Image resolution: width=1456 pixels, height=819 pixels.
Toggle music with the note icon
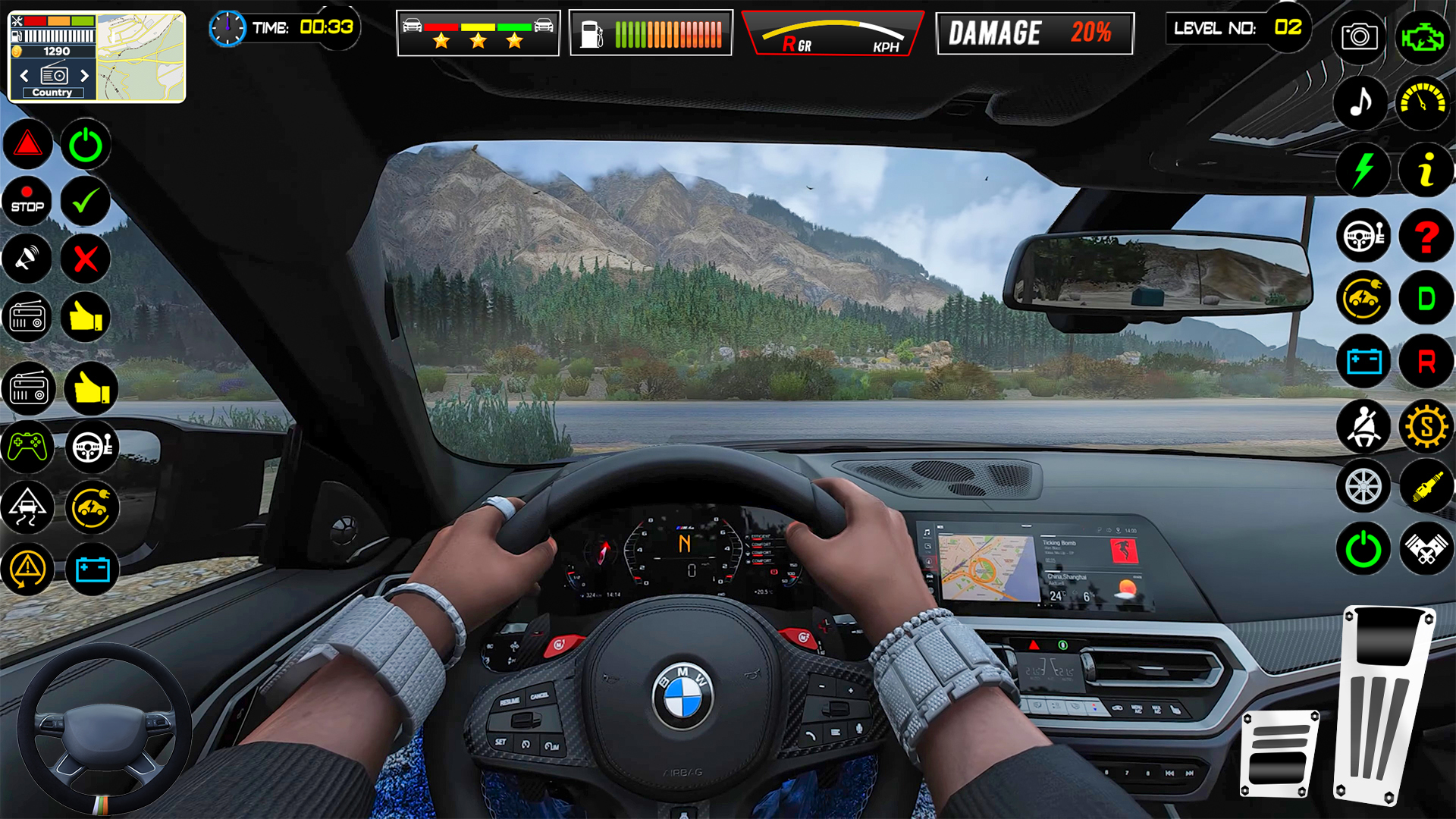(1362, 102)
